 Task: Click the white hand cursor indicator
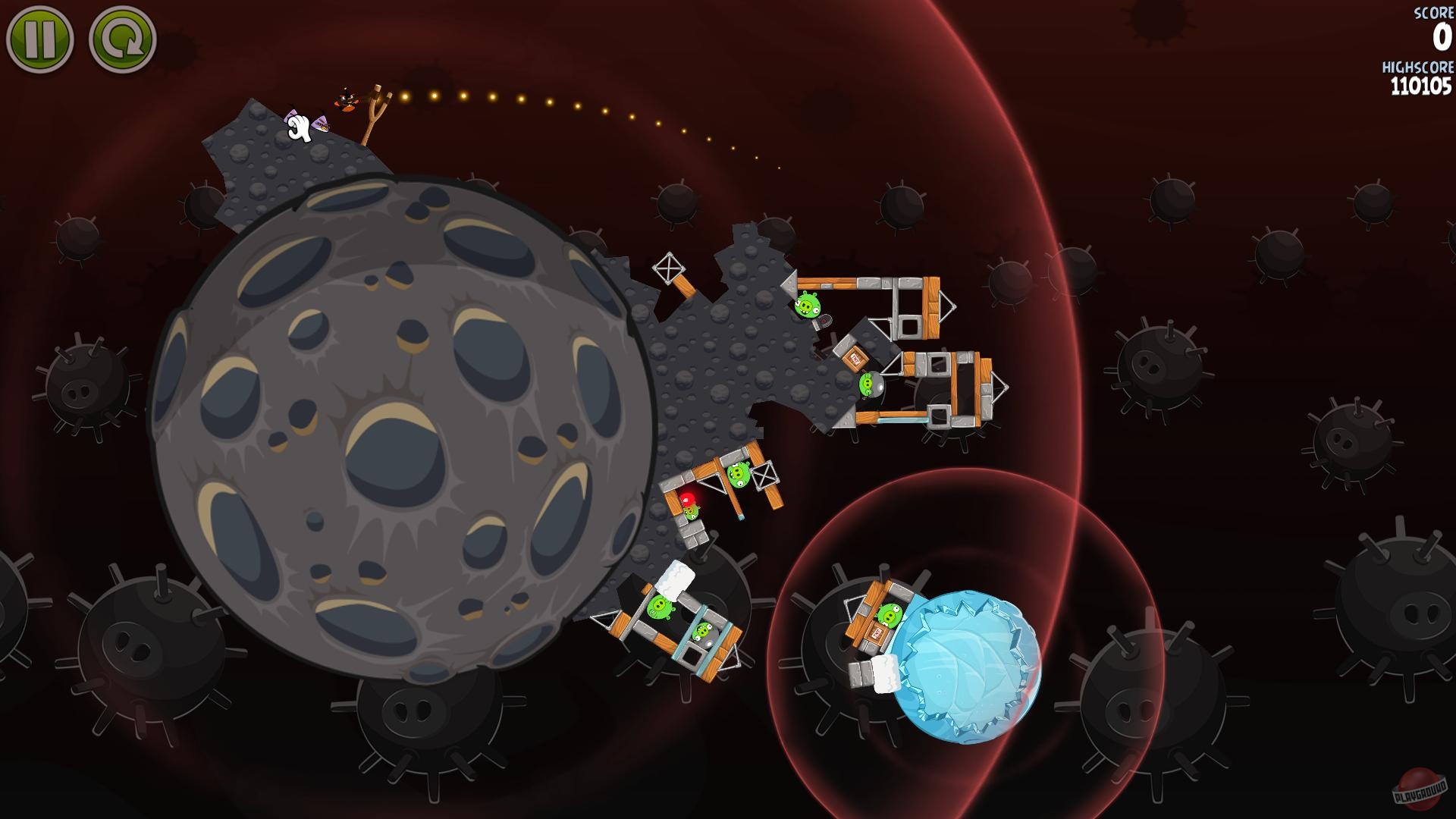point(297,129)
